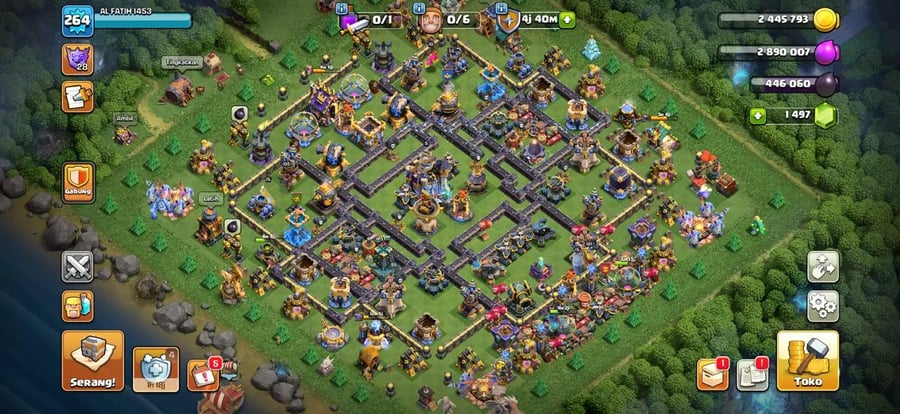Screen dimensions: 900x414
Task: View the shield timer info icon
Action: (508, 19)
